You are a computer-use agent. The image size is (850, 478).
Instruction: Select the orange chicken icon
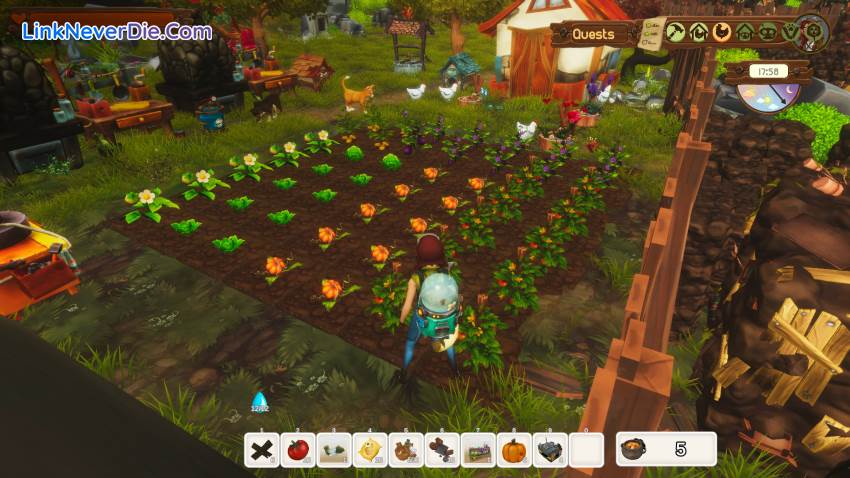(722, 32)
